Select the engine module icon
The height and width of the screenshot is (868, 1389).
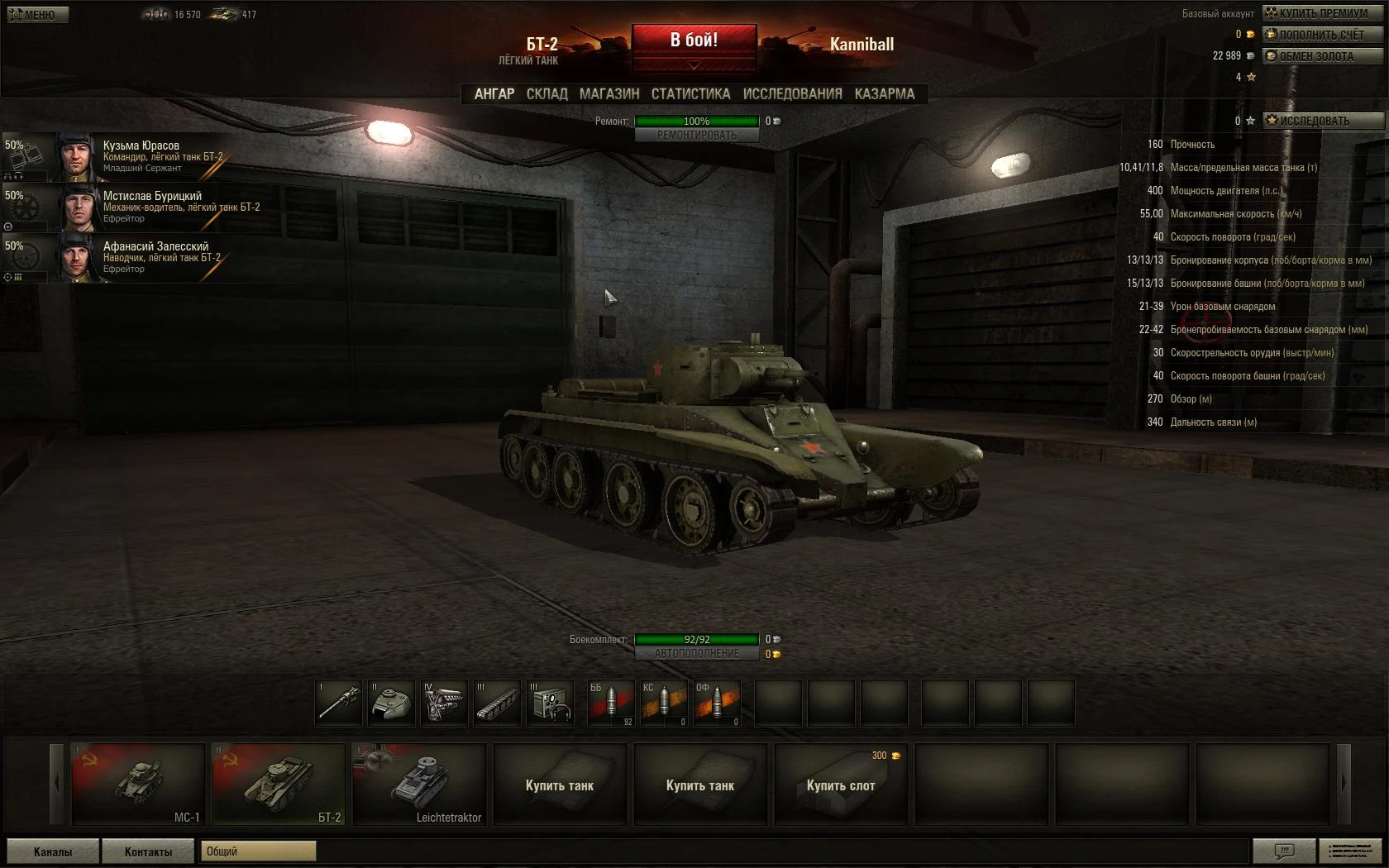coord(444,703)
